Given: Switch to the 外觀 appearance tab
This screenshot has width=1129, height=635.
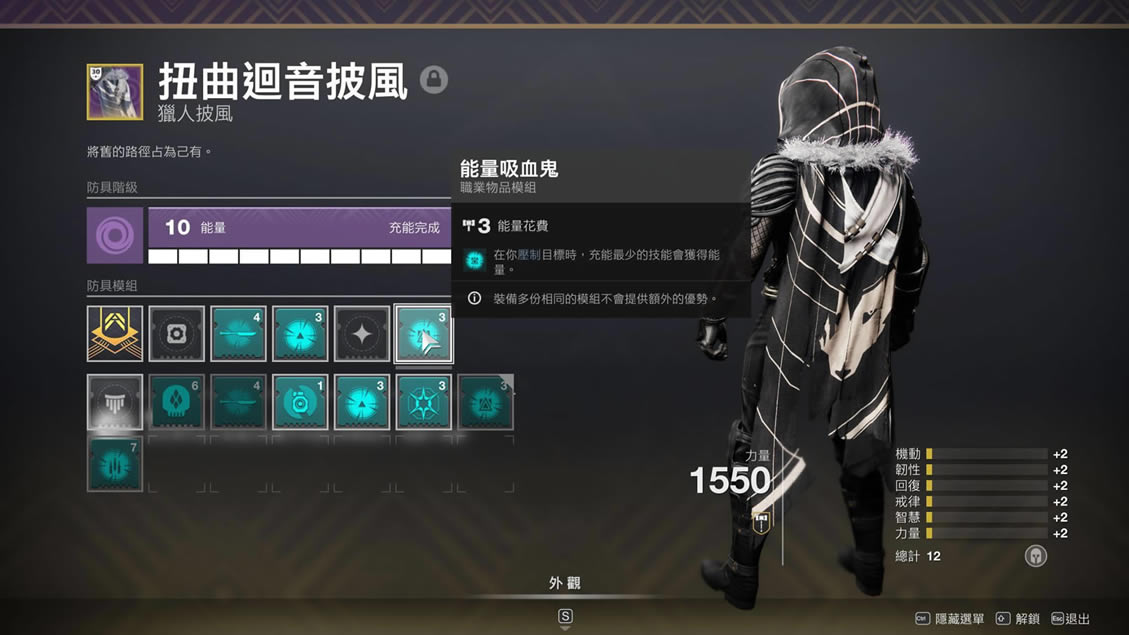Looking at the screenshot, I should point(565,583).
